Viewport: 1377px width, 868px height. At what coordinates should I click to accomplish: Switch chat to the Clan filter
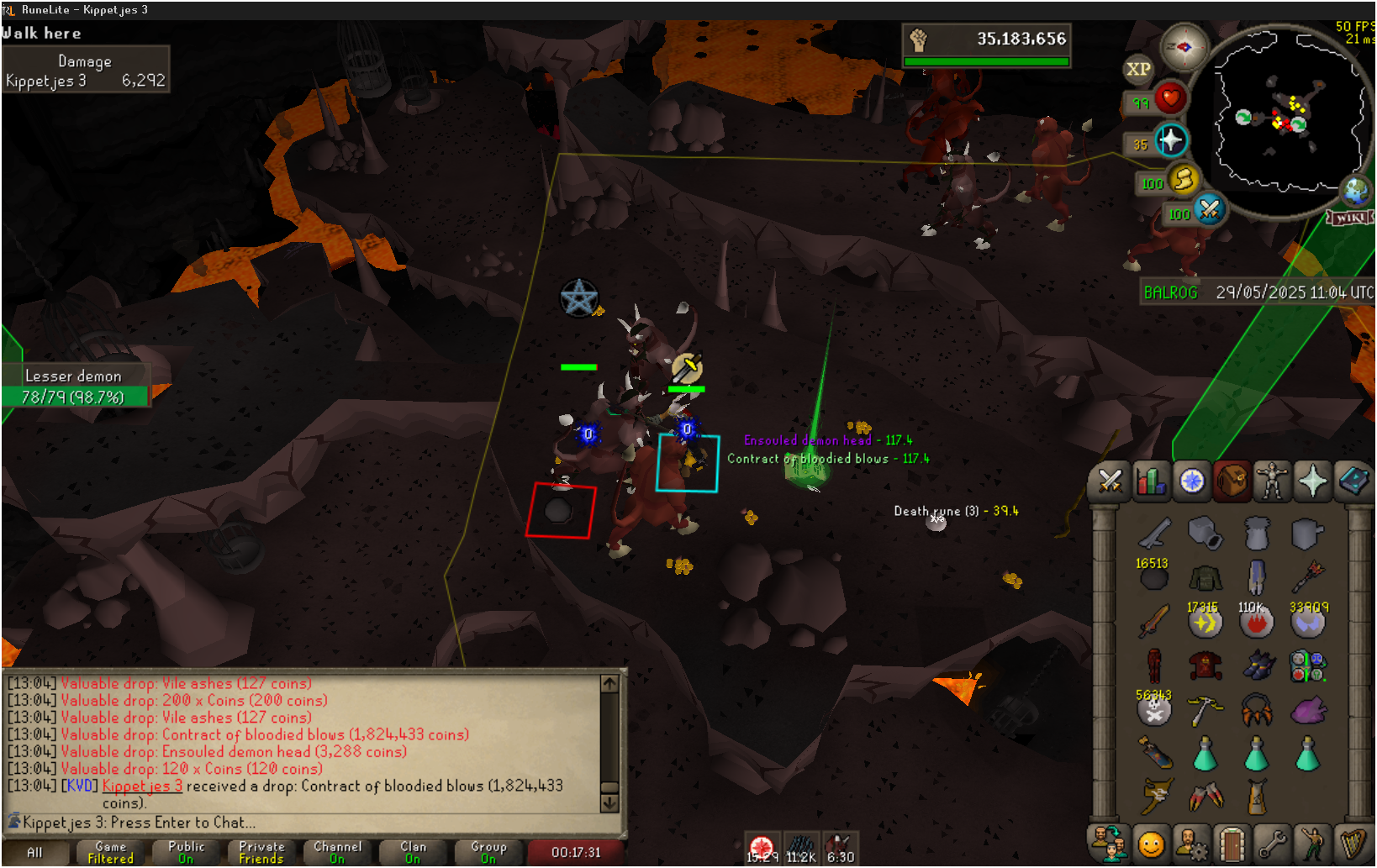pos(413,852)
